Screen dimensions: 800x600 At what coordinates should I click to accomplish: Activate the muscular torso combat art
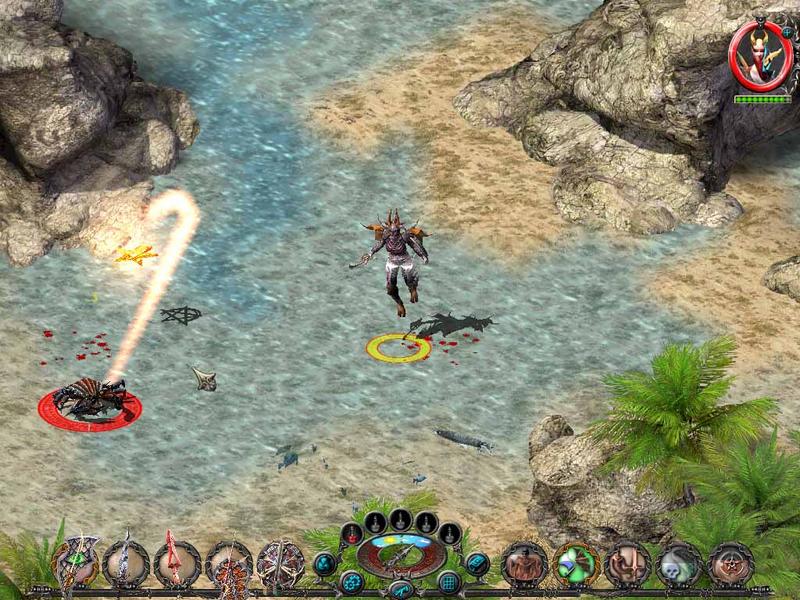point(524,564)
